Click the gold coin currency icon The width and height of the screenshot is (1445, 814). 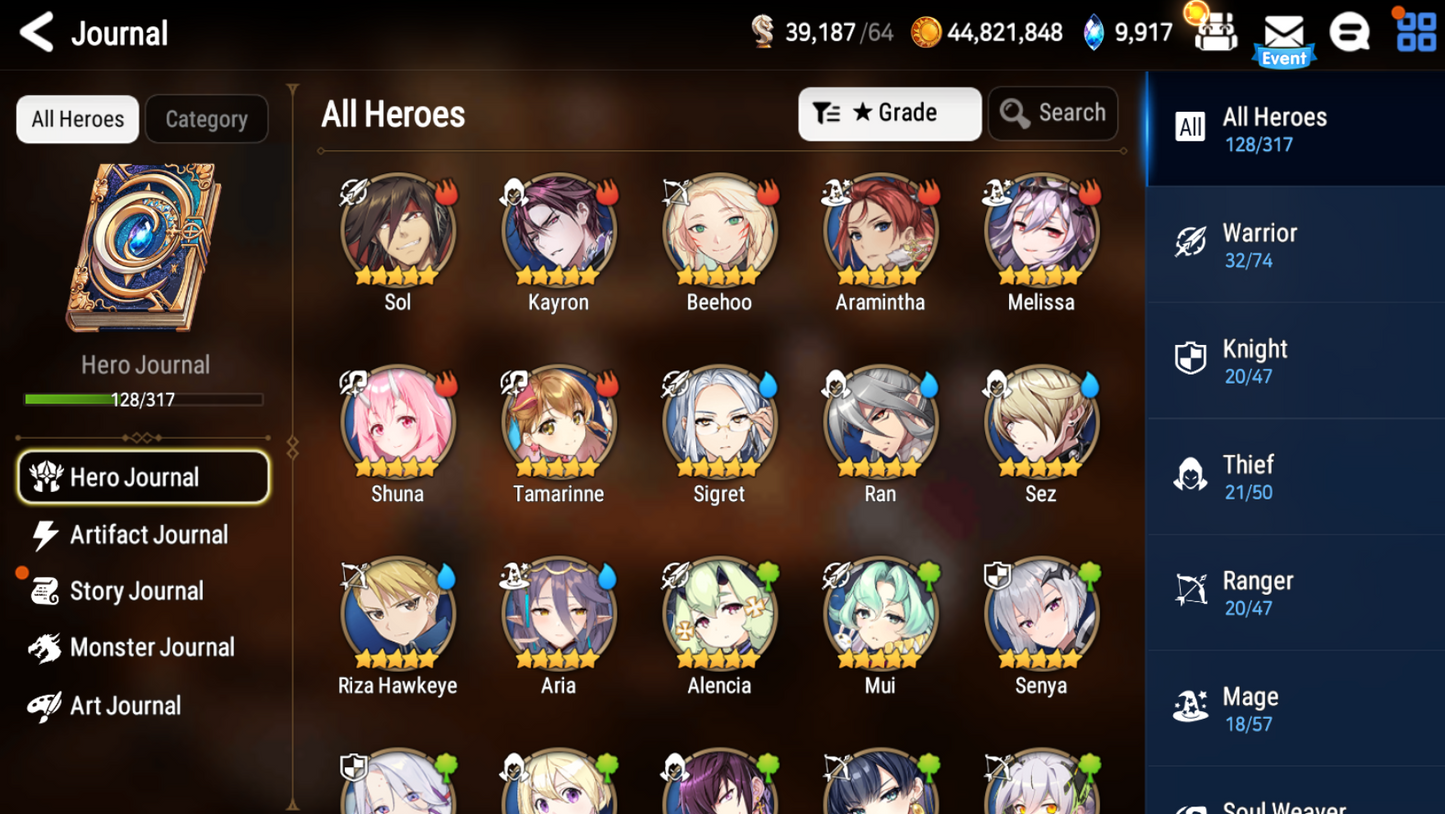pyautogui.click(x=925, y=32)
